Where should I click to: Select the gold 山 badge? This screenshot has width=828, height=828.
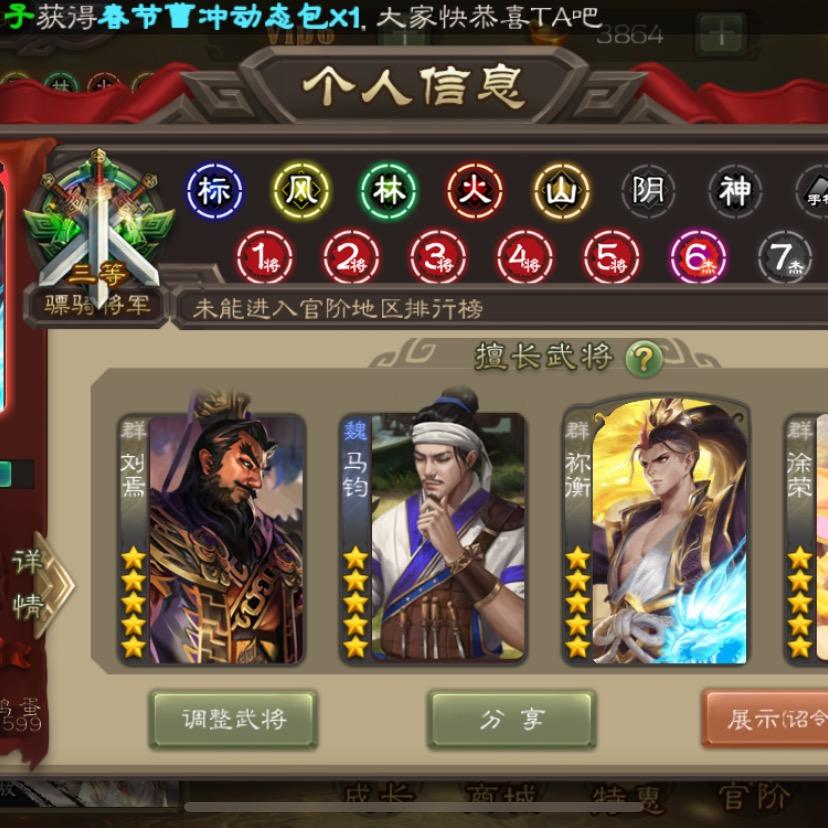(562, 190)
